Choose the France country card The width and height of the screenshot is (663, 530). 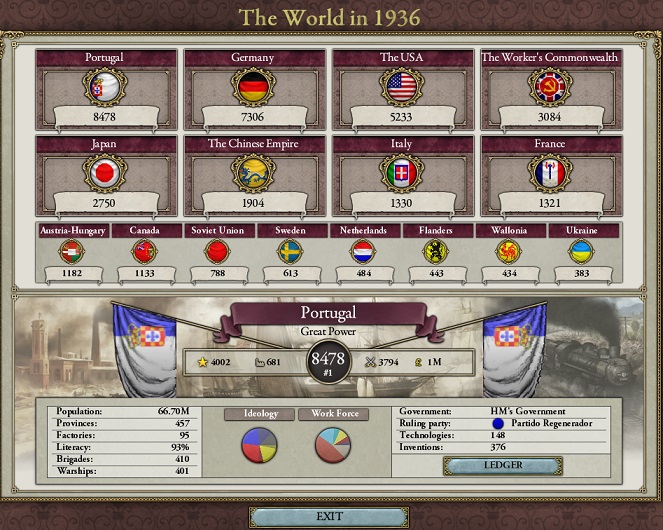[x=550, y=174]
